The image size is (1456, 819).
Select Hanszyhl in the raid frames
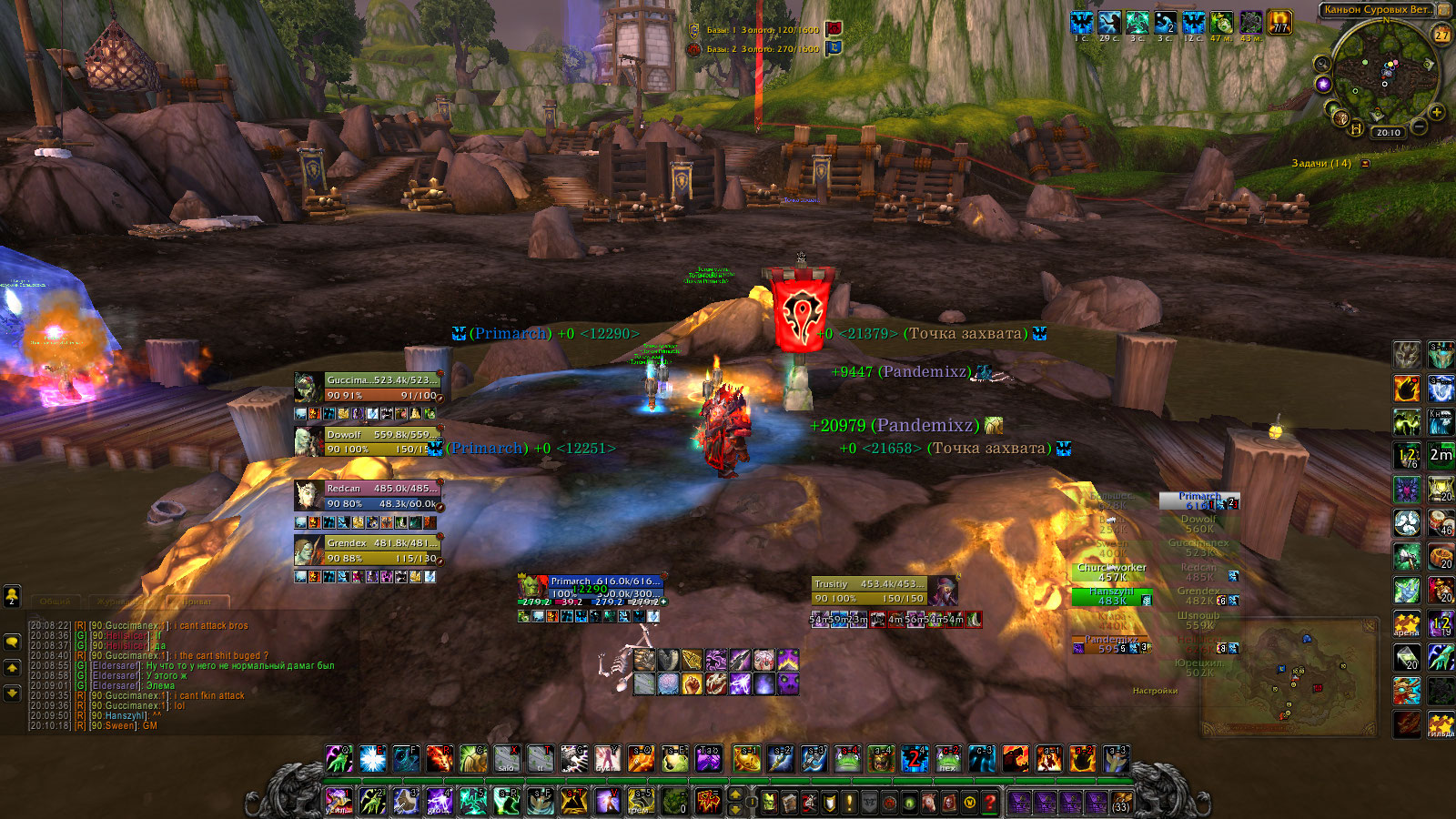coord(1112,596)
